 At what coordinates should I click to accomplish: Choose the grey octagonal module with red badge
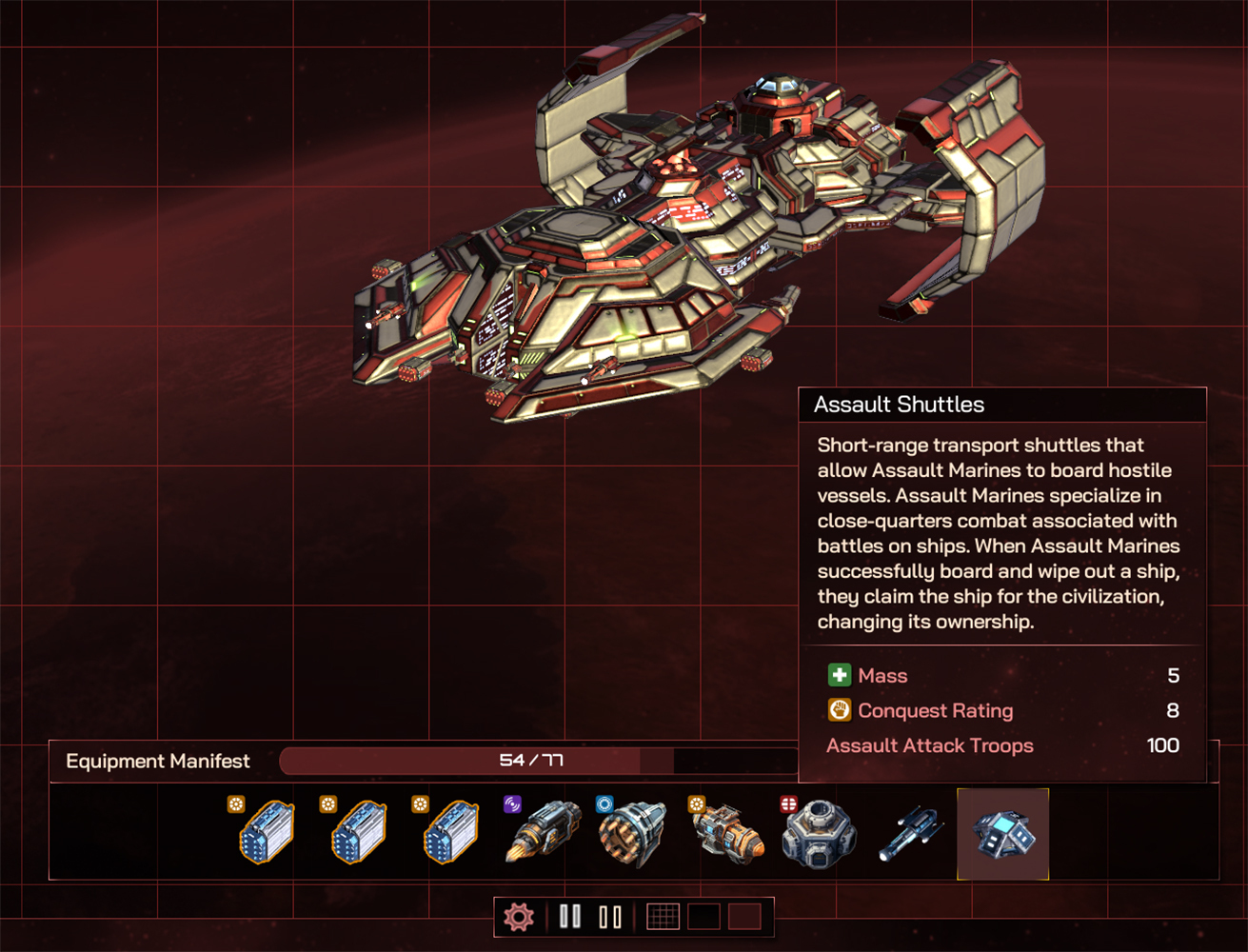(818, 834)
